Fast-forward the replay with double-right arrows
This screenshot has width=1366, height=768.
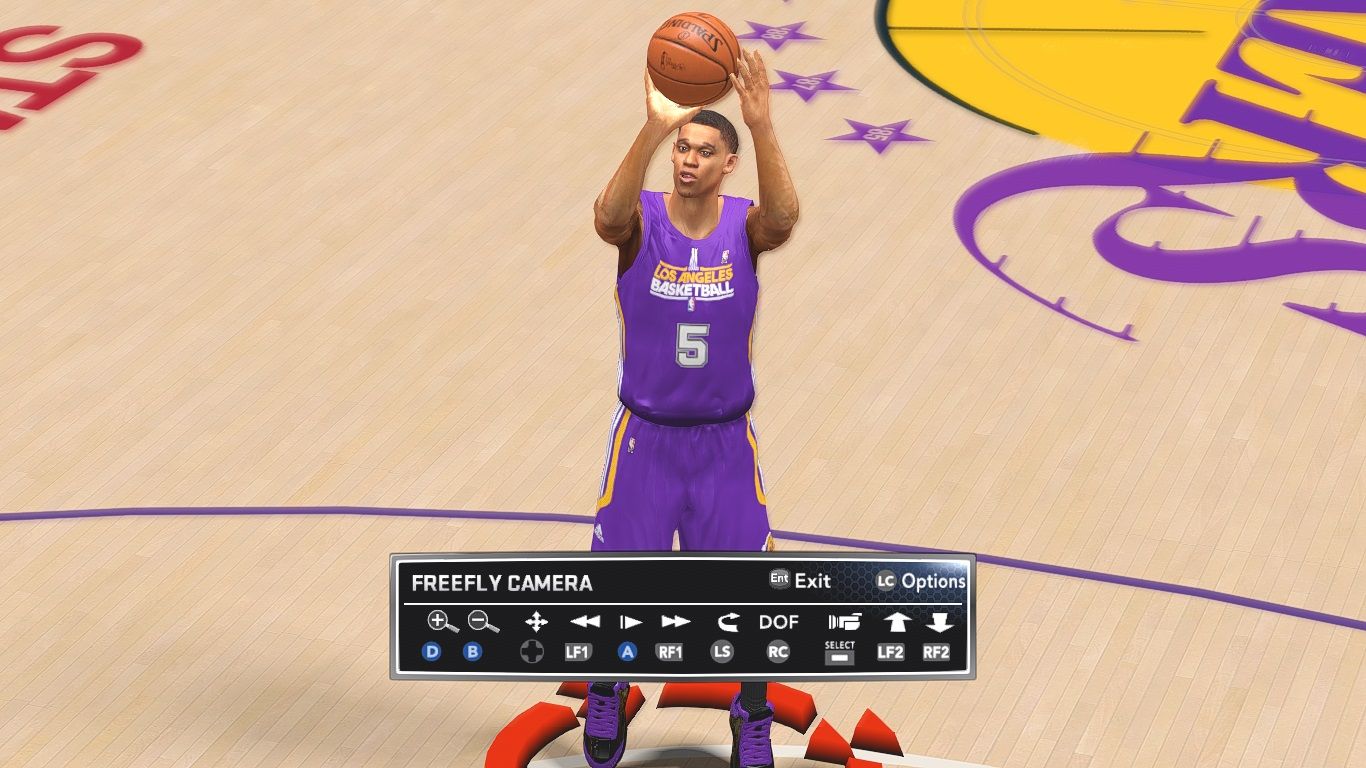(x=676, y=622)
